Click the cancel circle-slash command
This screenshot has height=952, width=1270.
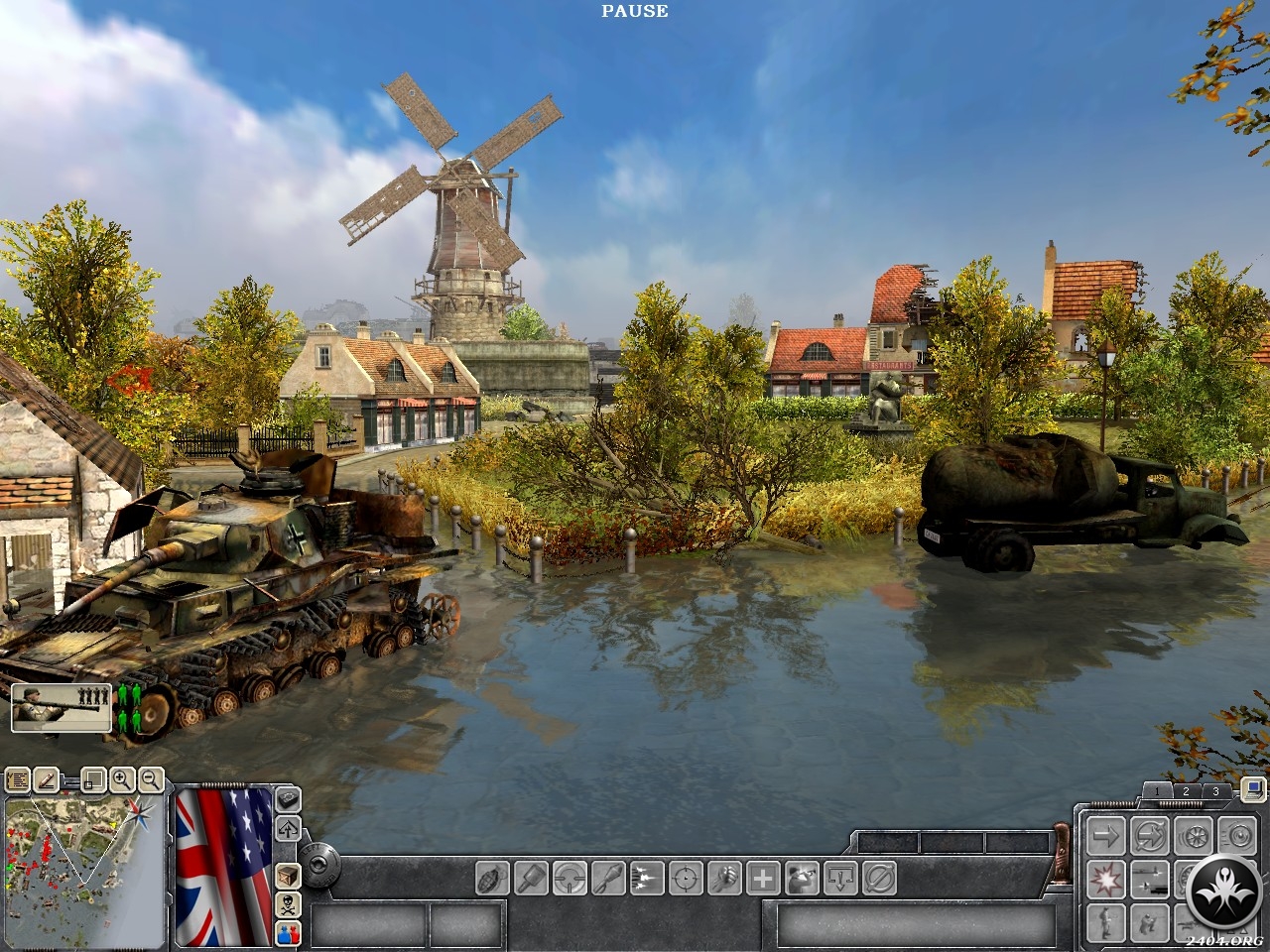[x=879, y=878]
